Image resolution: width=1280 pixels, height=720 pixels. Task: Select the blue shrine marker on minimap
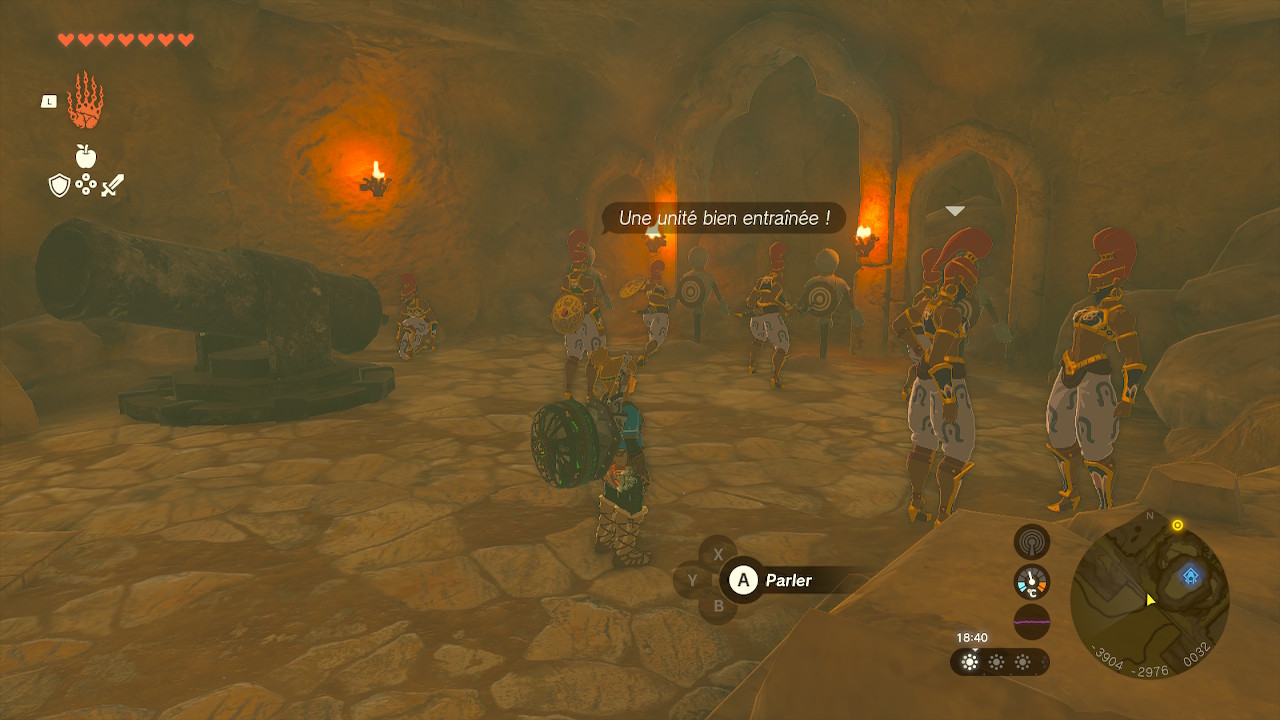[x=1190, y=575]
